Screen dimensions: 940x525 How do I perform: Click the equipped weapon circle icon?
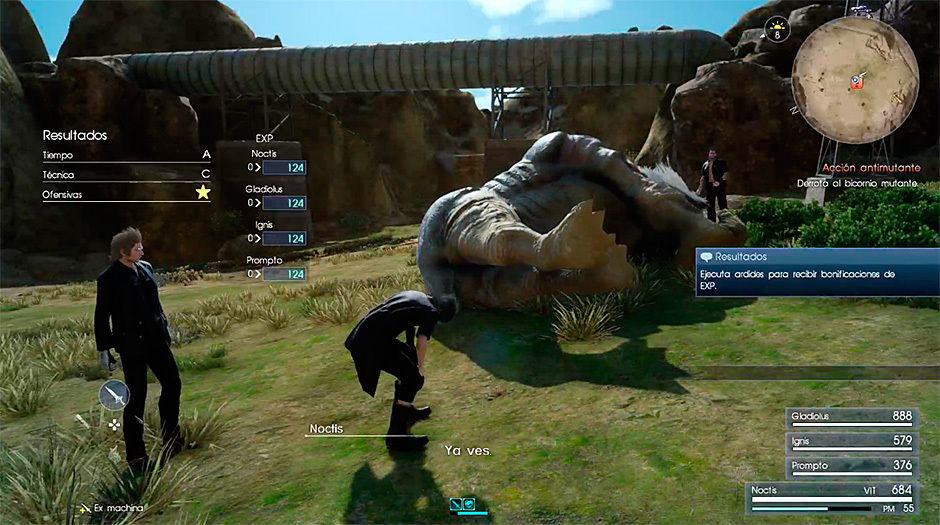point(114,396)
